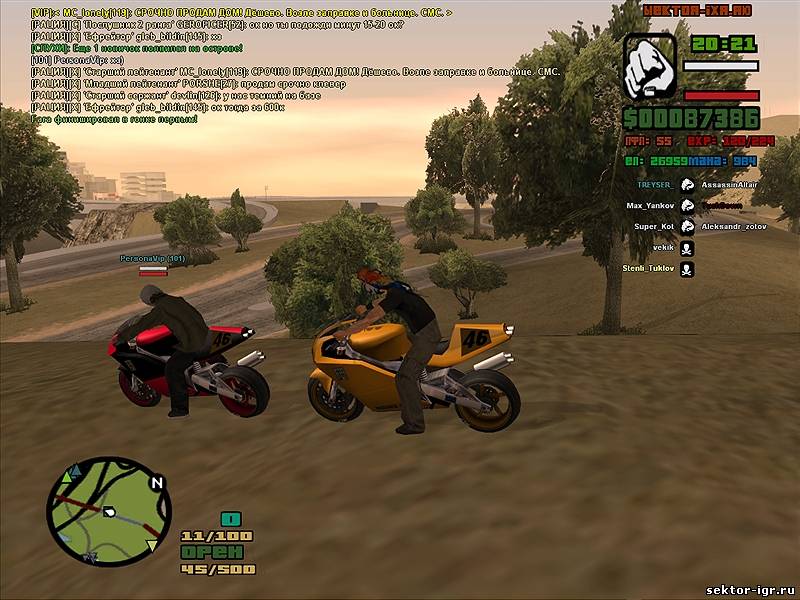Select the Max_Yankov kill feed name

[648, 206]
